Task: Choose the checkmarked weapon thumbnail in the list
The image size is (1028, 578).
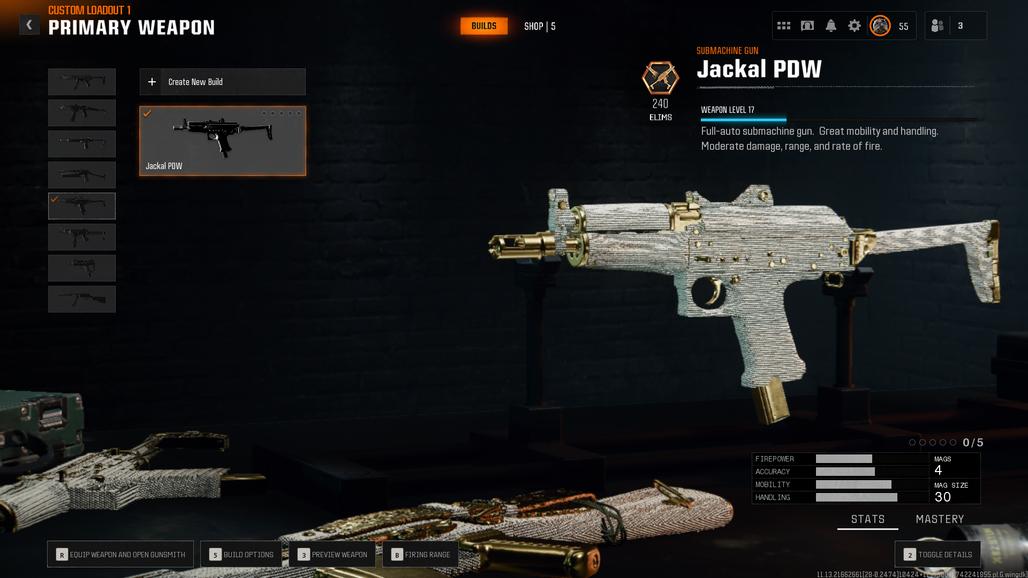Action: [x=82, y=206]
